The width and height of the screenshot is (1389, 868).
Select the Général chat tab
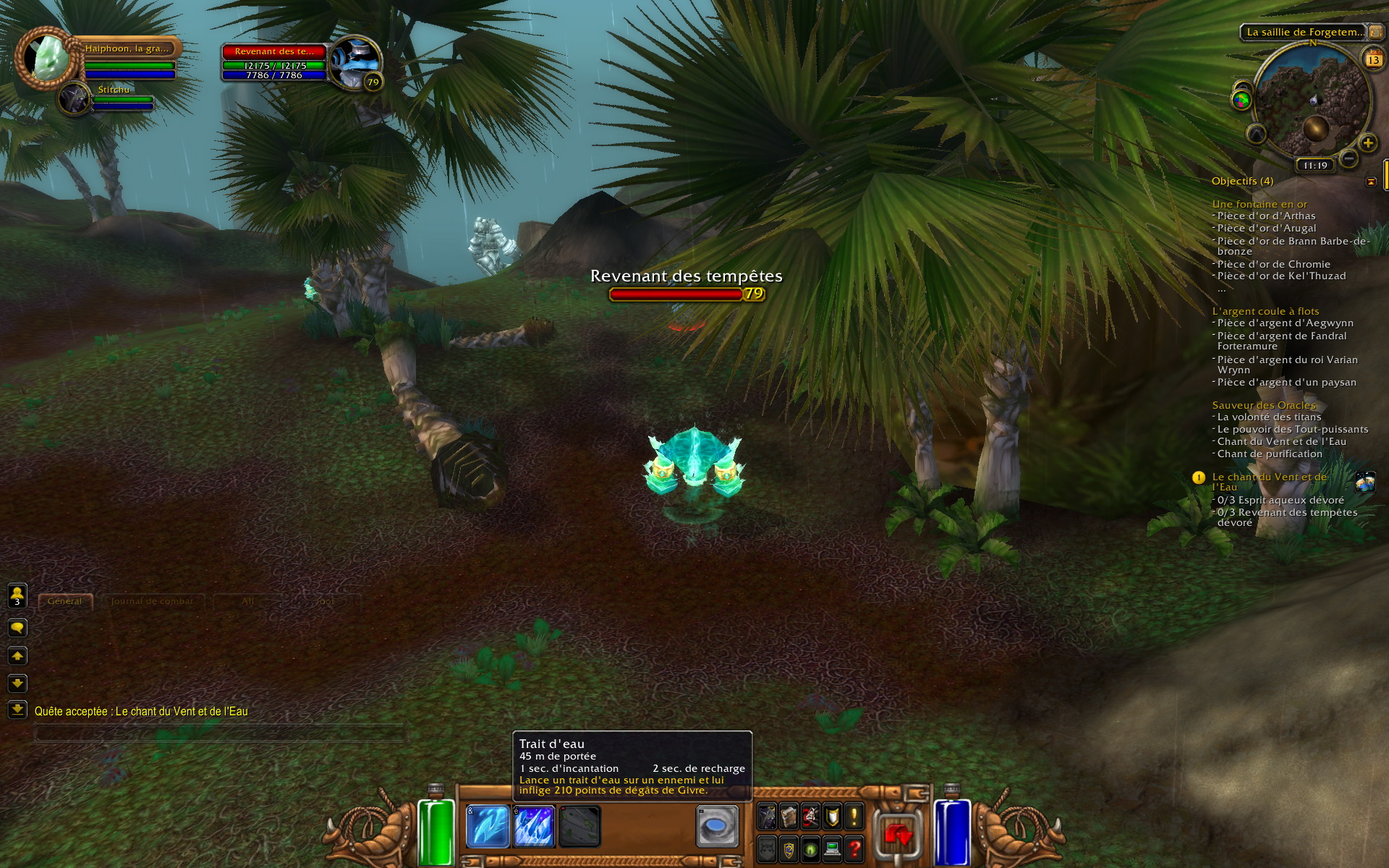click(65, 601)
